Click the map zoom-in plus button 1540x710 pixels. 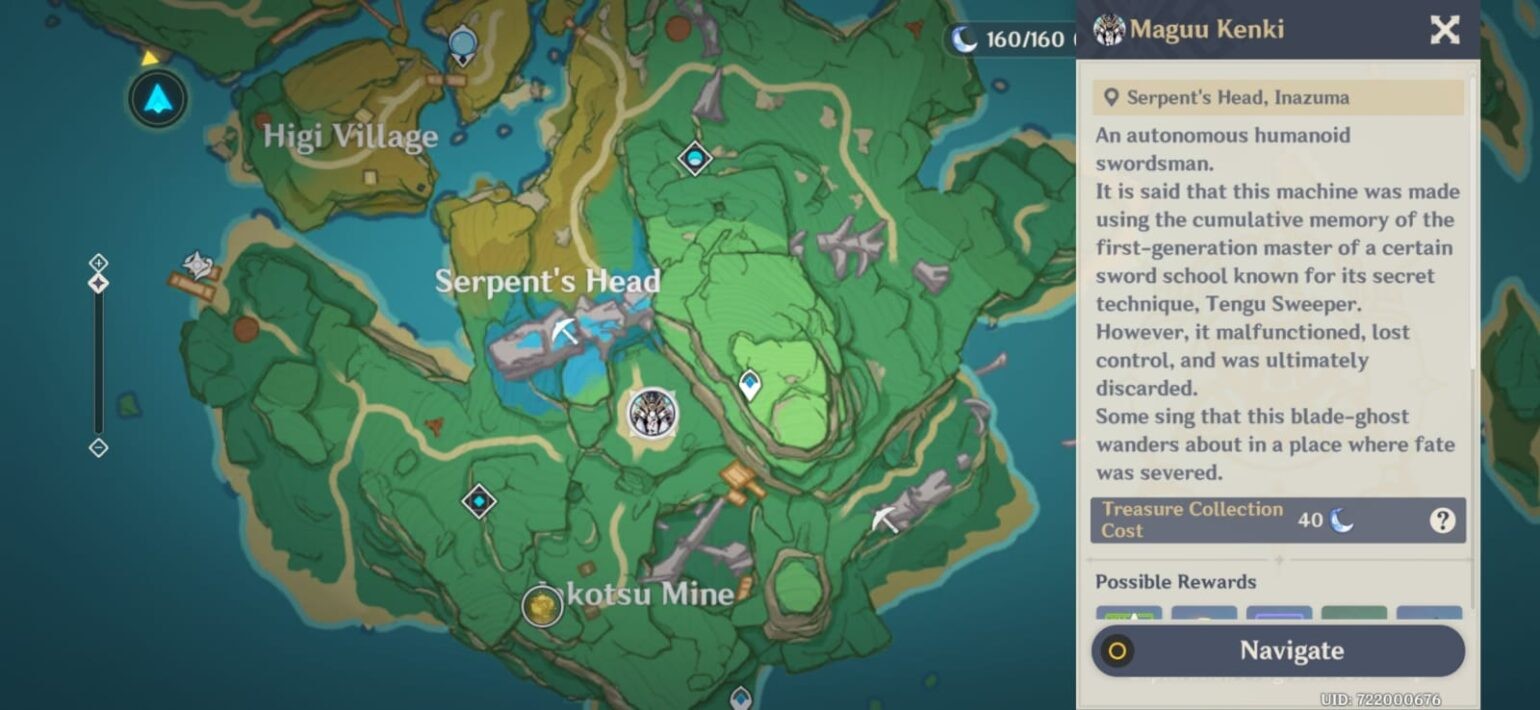click(x=98, y=262)
